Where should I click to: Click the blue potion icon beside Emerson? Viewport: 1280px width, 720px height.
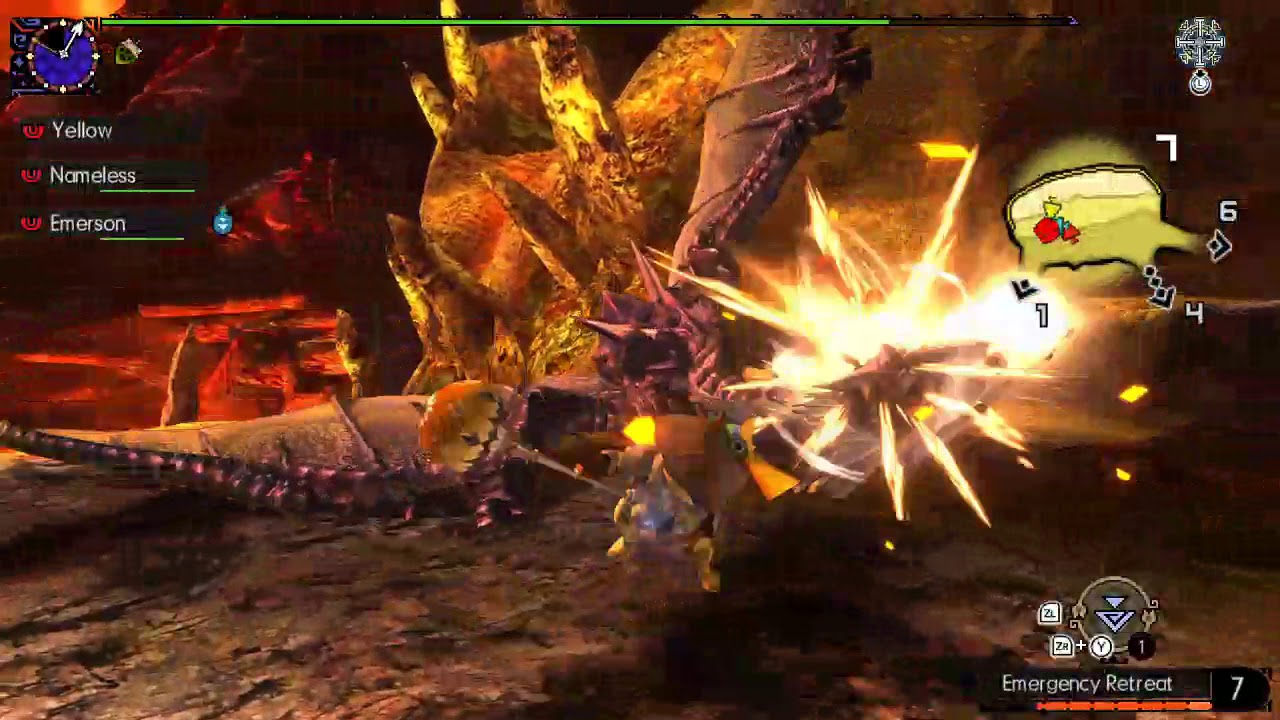(222, 222)
